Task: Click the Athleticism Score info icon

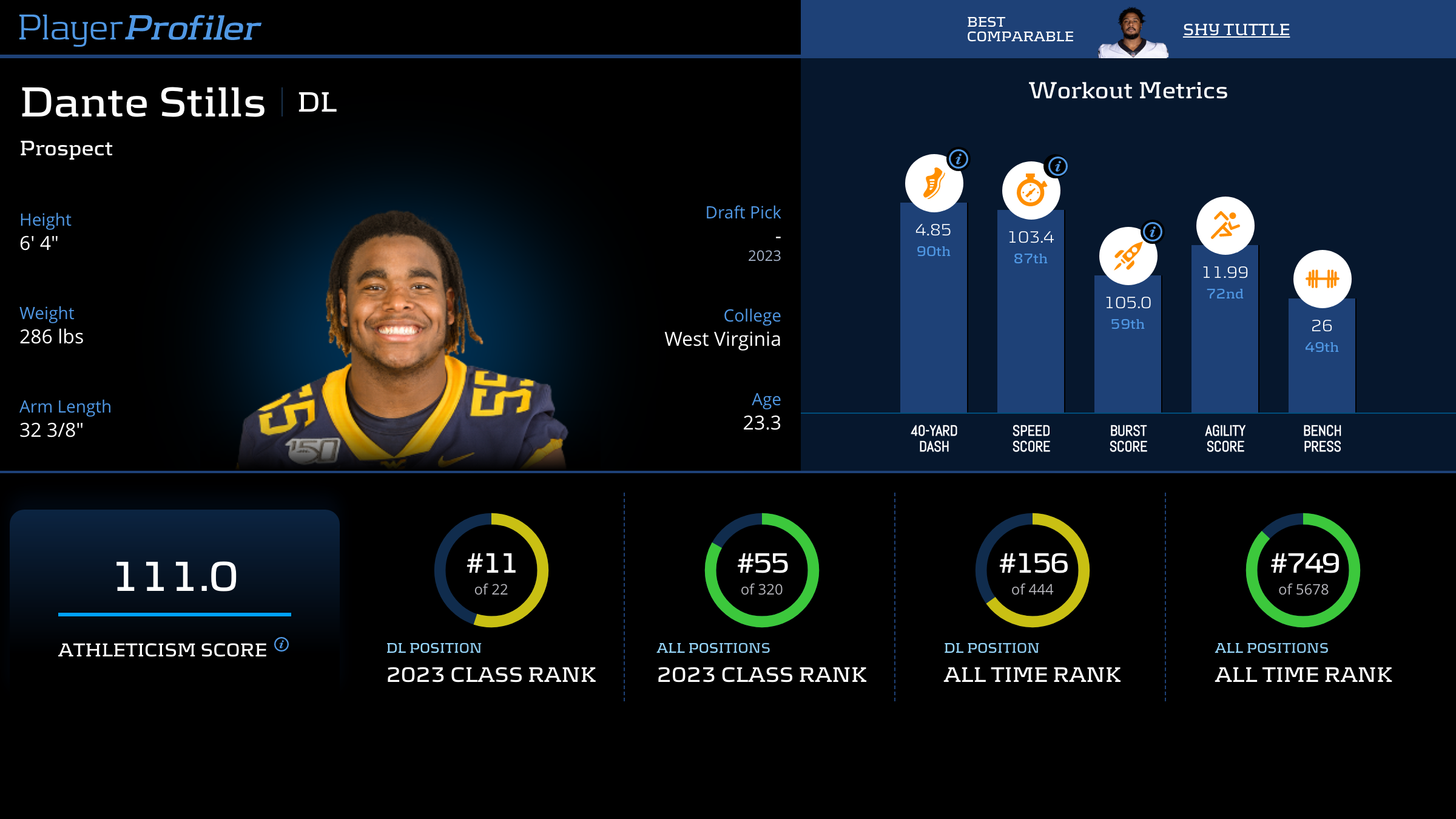Action: click(x=281, y=644)
